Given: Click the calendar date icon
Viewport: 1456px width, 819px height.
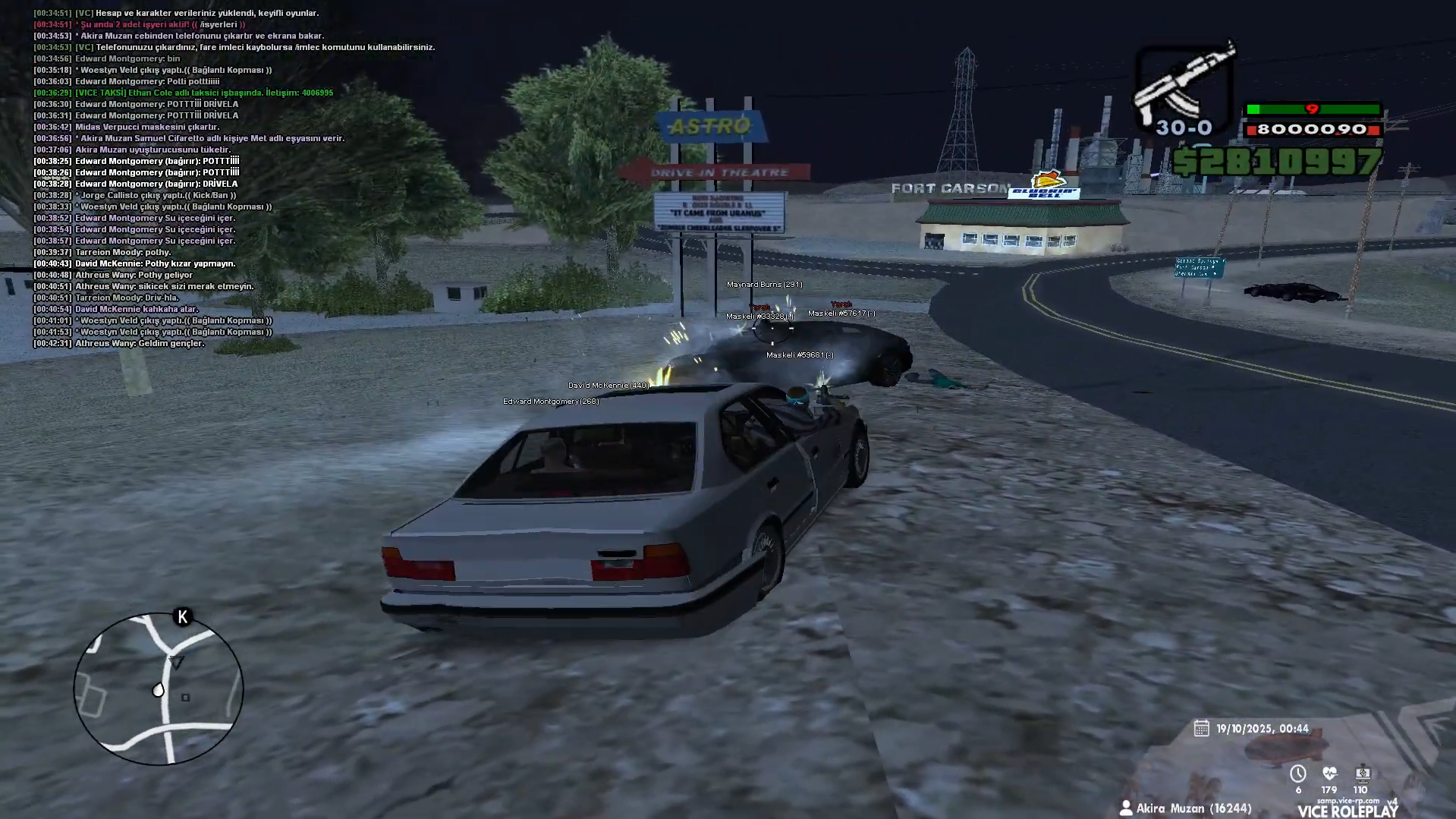Looking at the screenshot, I should tap(1201, 729).
